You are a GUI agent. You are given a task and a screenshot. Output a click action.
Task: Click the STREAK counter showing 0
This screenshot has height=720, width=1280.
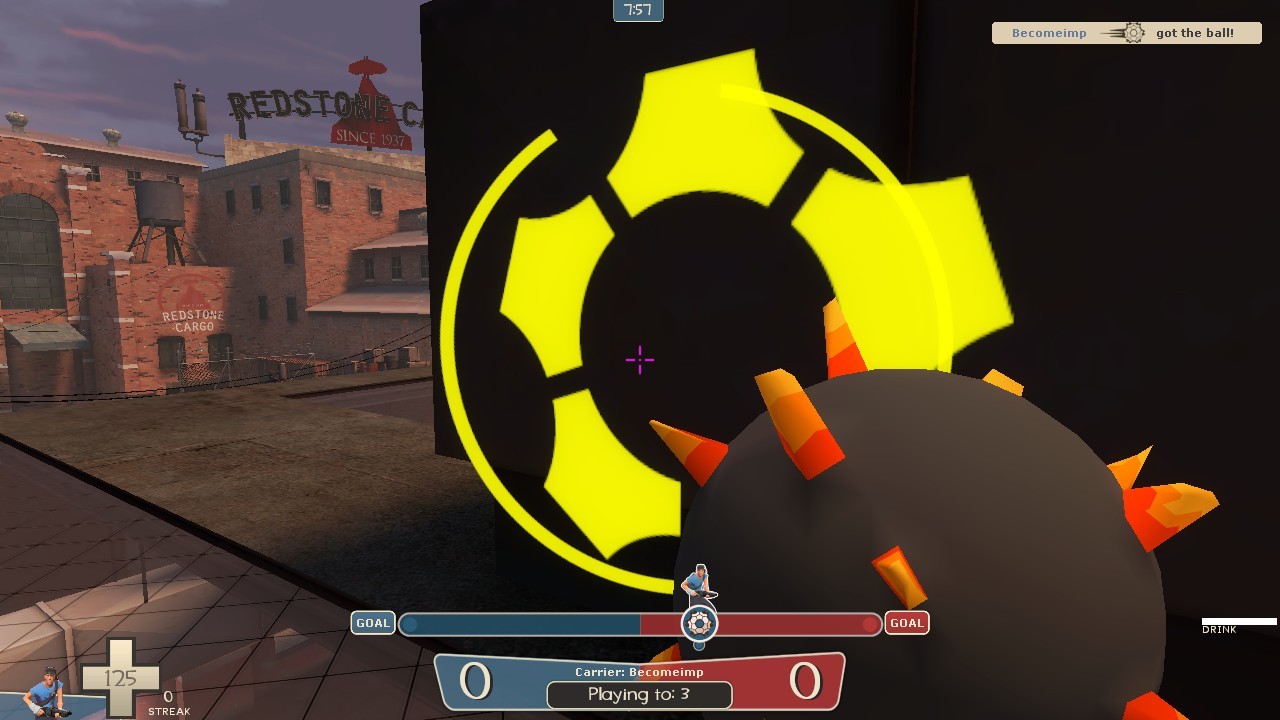tap(168, 704)
